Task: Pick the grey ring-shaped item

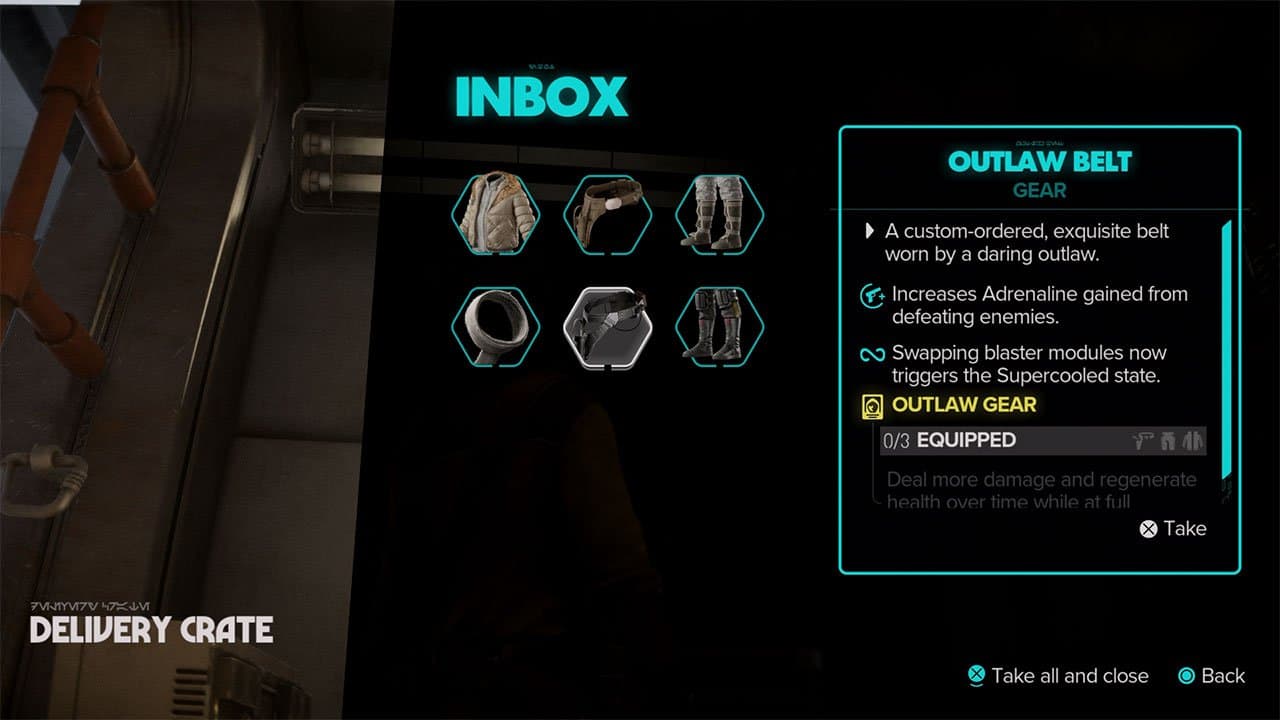Action: 495,326
